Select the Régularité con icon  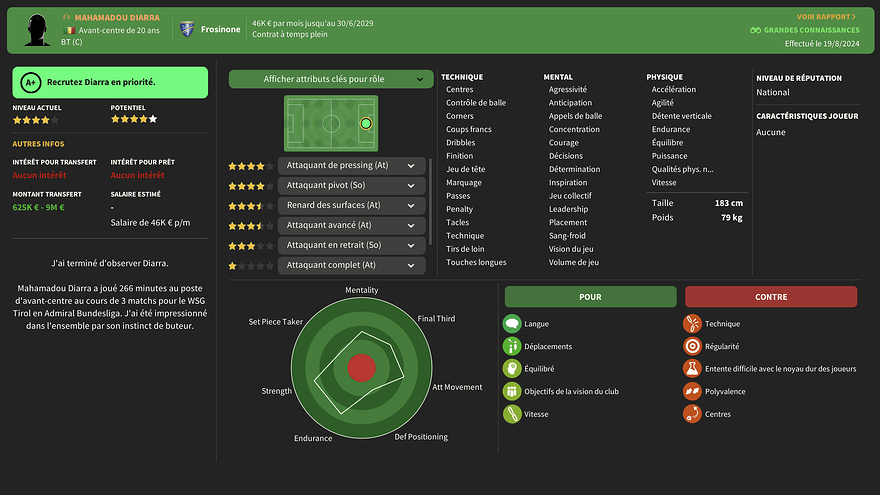(692, 346)
